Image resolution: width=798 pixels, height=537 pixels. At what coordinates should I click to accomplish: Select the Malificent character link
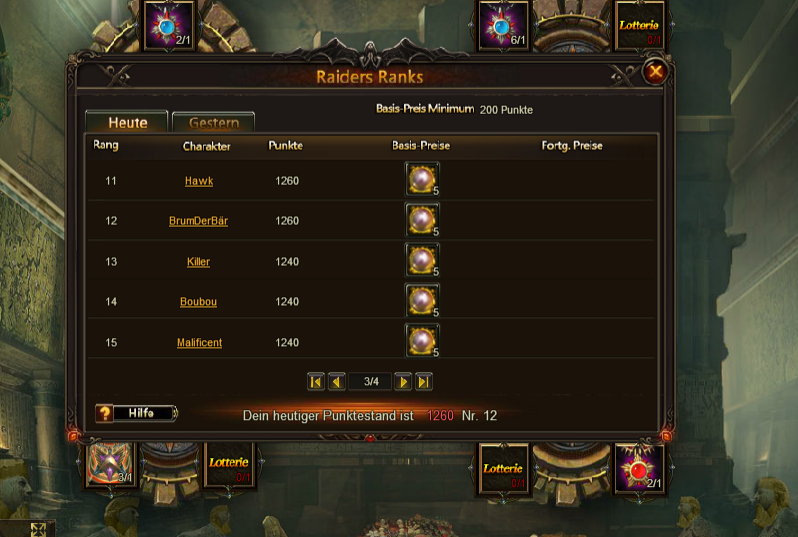[199, 343]
